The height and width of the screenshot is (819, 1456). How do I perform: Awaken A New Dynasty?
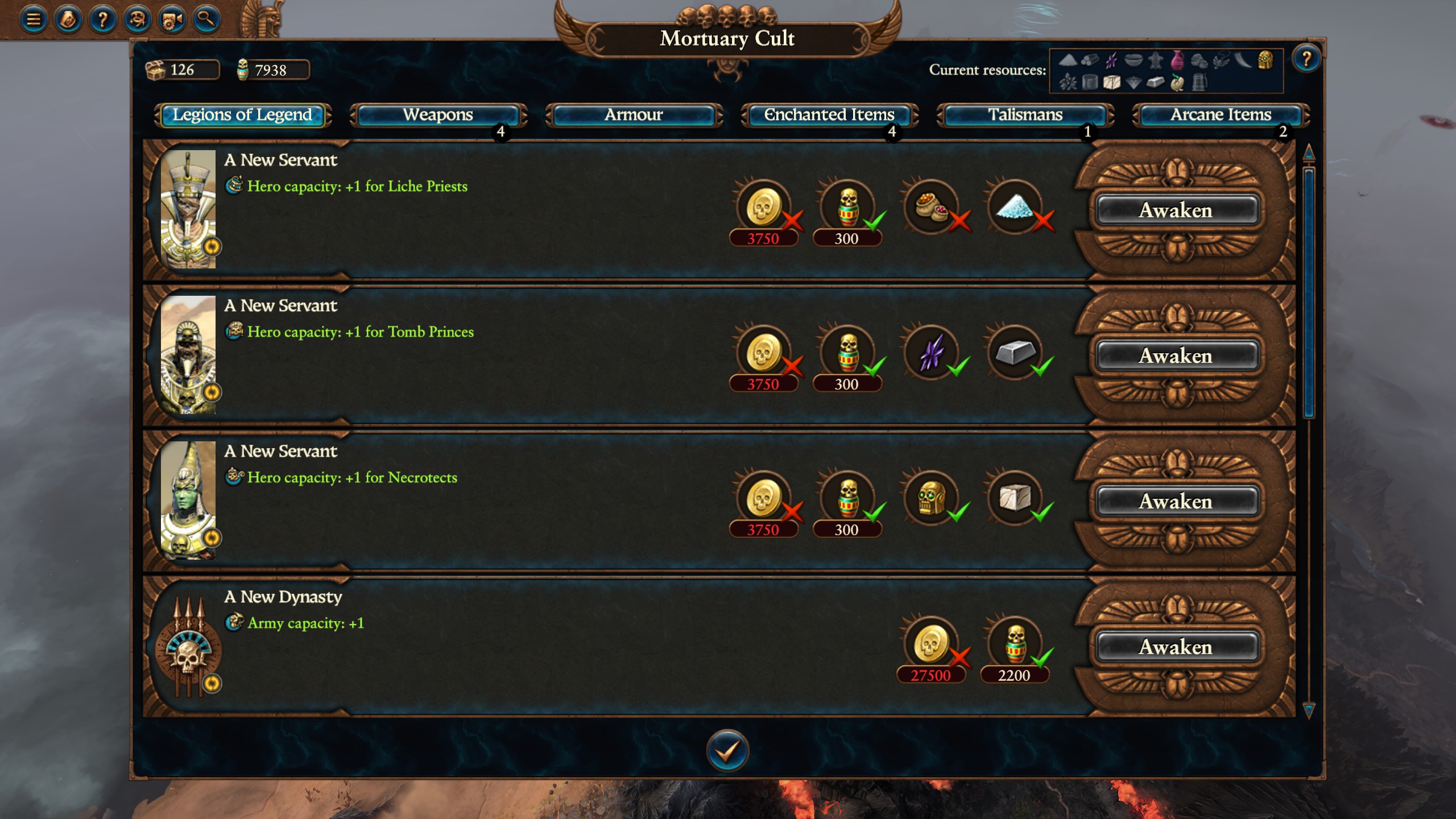(1177, 647)
